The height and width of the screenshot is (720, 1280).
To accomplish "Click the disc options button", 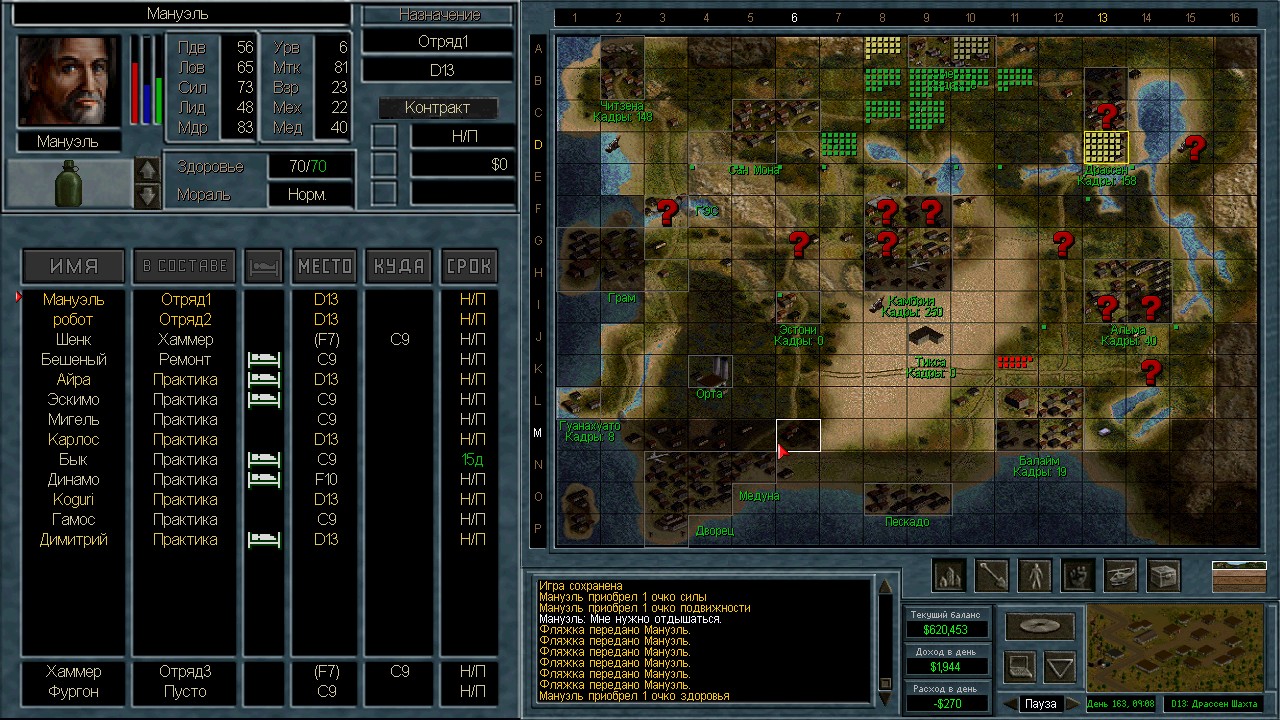I will [1040, 626].
